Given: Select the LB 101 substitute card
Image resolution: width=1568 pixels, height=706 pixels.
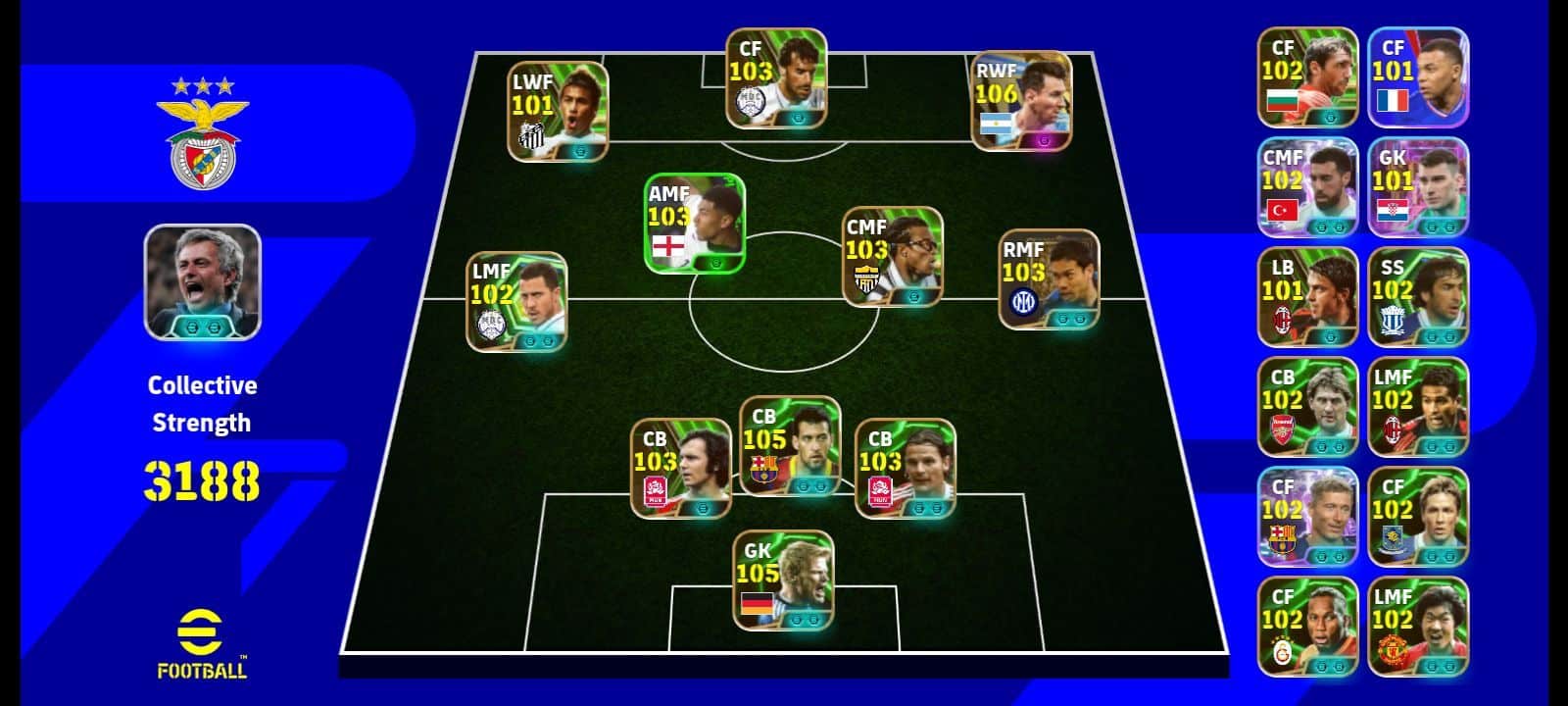Looking at the screenshot, I should point(1307,297).
